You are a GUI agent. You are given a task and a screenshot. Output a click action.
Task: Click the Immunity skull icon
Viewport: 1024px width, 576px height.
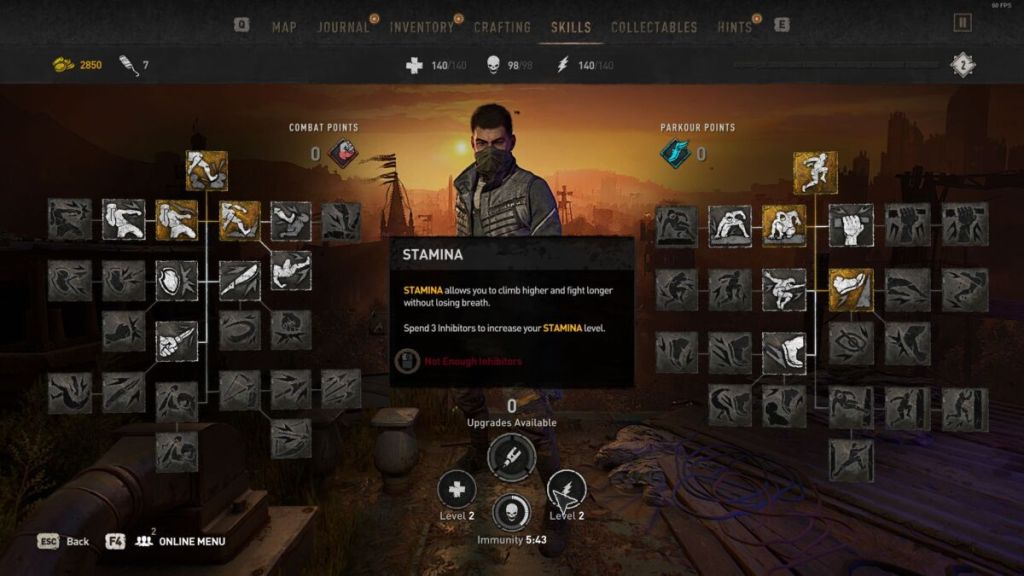pyautogui.click(x=512, y=510)
